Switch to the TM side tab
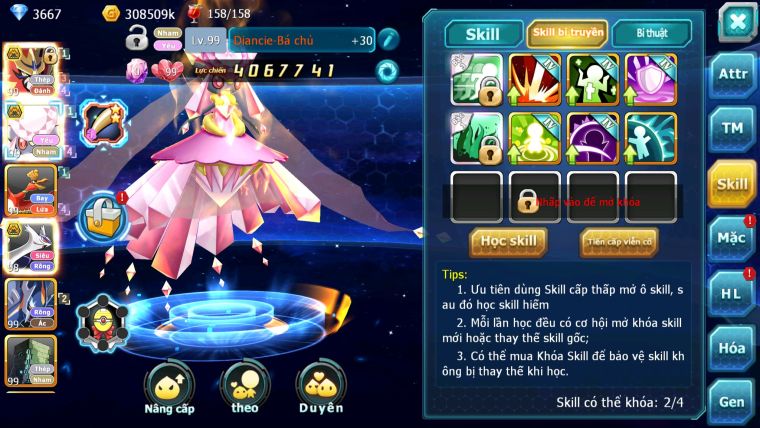Viewport: 760px width, 428px height. tap(732, 127)
